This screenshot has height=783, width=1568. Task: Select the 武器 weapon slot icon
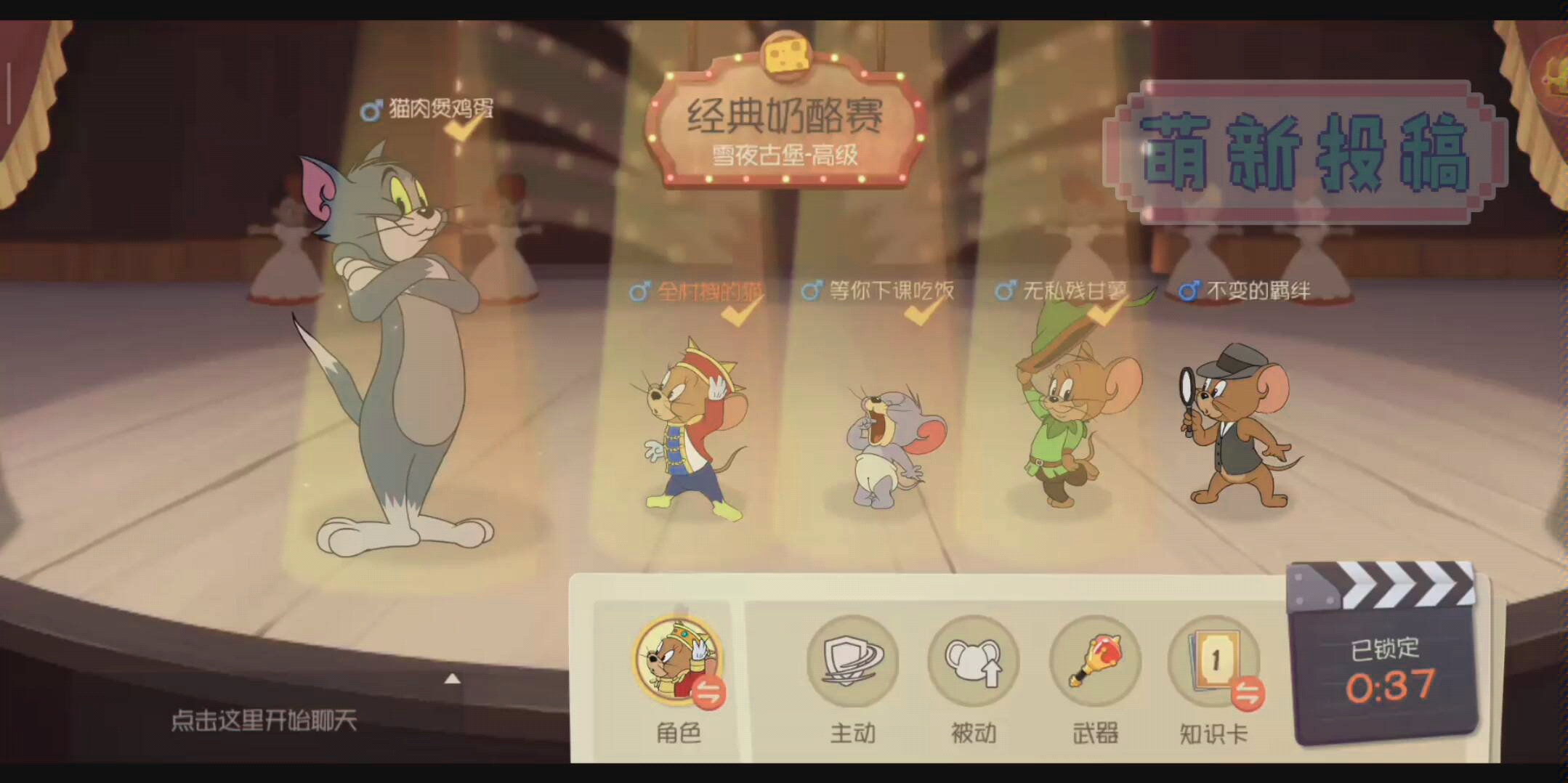coord(1094,663)
